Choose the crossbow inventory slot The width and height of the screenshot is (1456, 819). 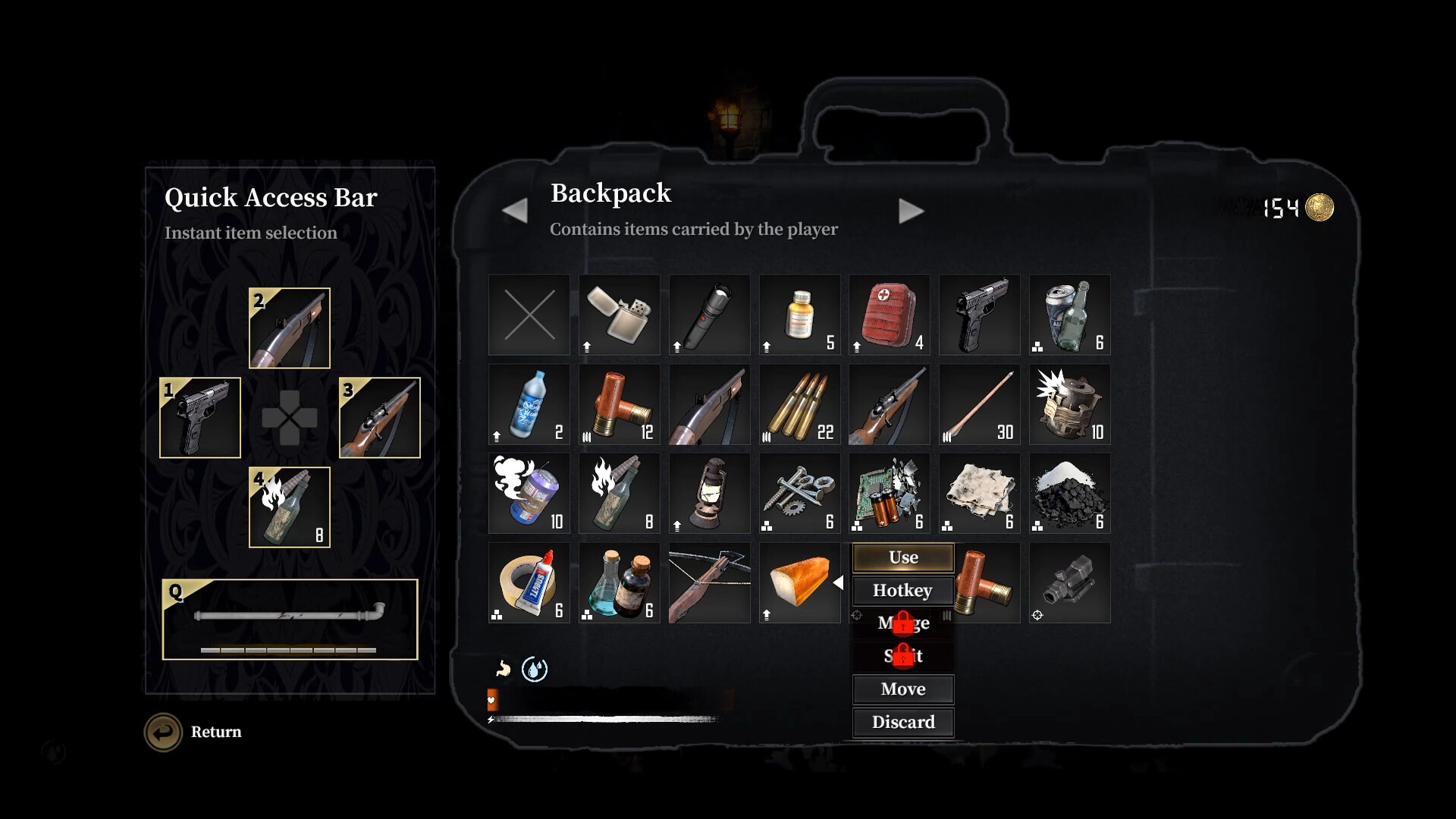coord(709,583)
